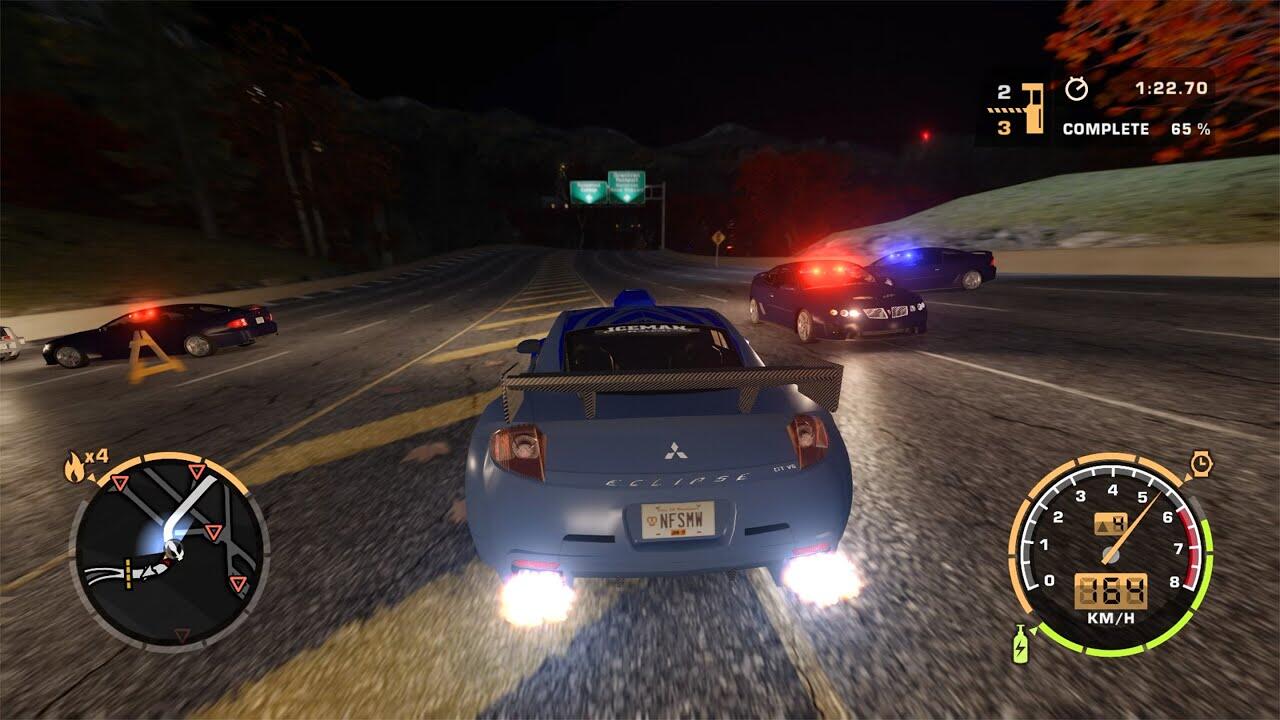Select the white stopwatch timer icon
The image size is (1280, 720).
click(1076, 89)
